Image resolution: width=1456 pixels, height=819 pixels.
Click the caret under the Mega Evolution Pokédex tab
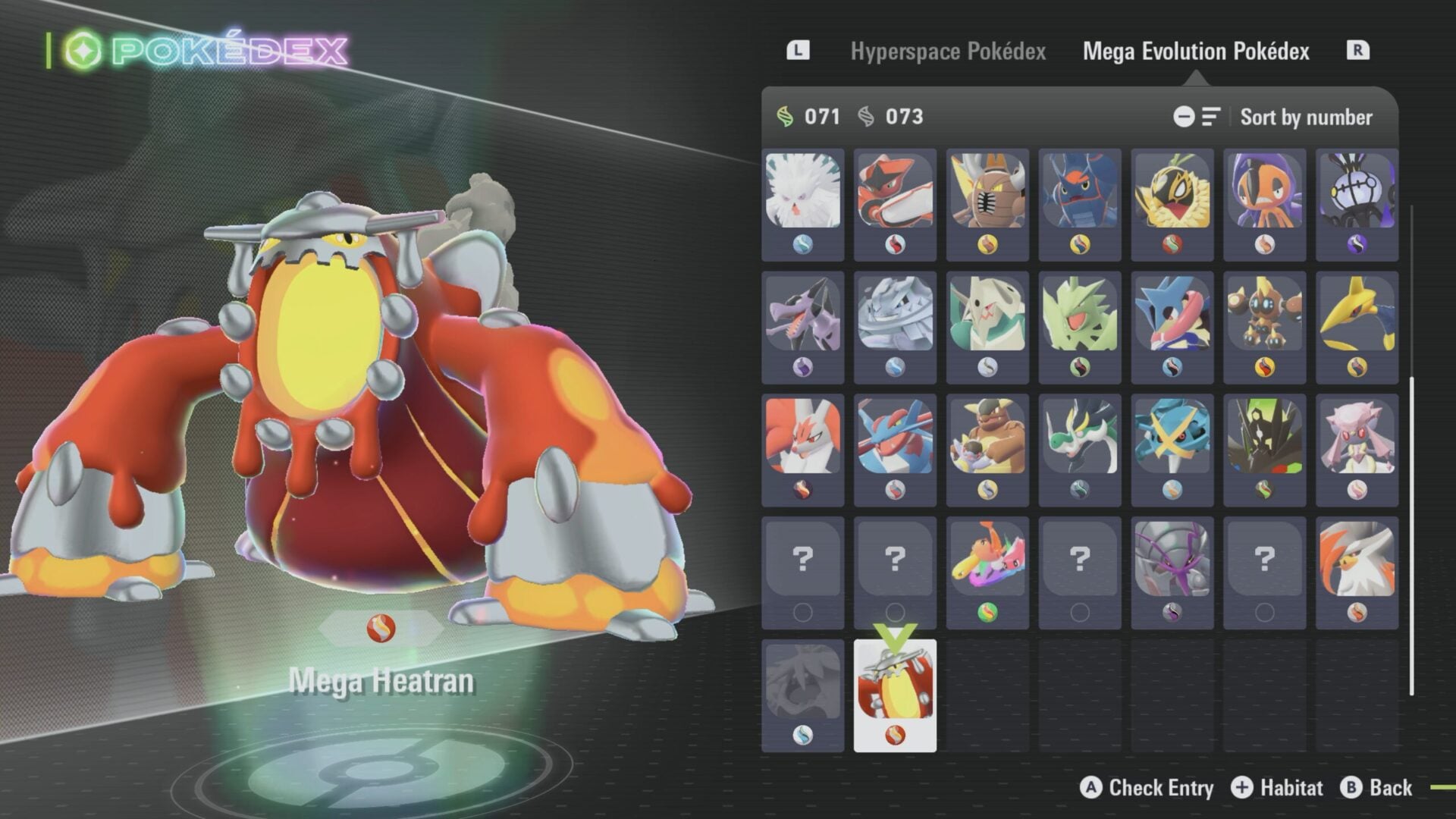1196,78
